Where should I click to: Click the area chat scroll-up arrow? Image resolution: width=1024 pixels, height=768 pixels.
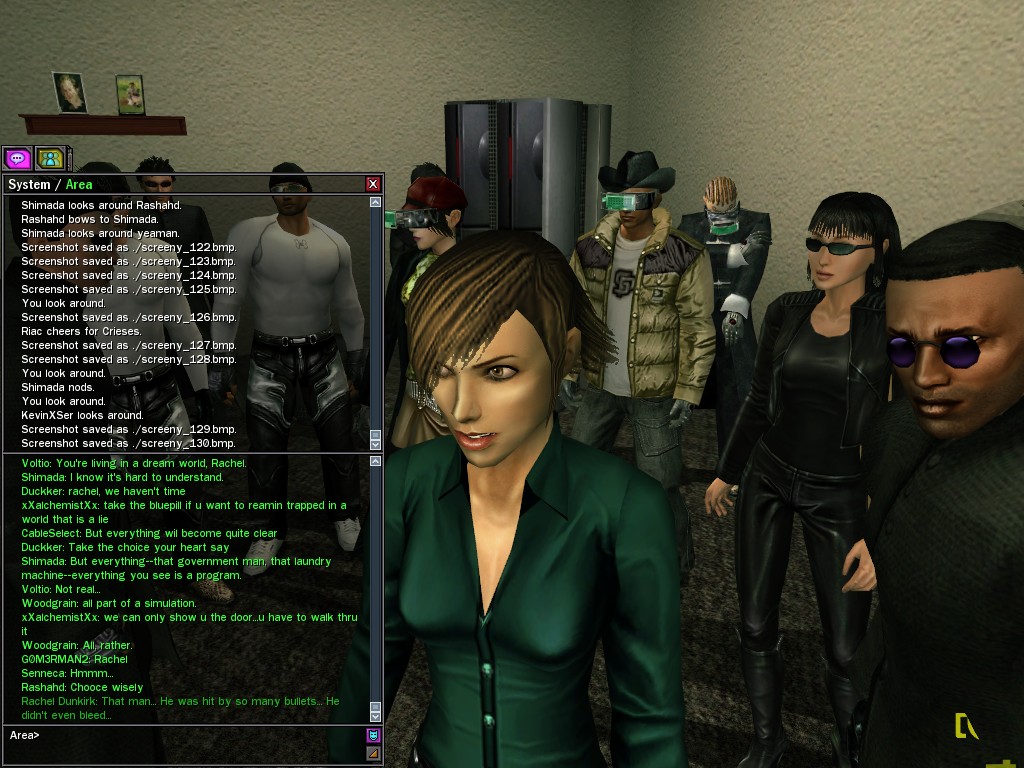point(376,462)
